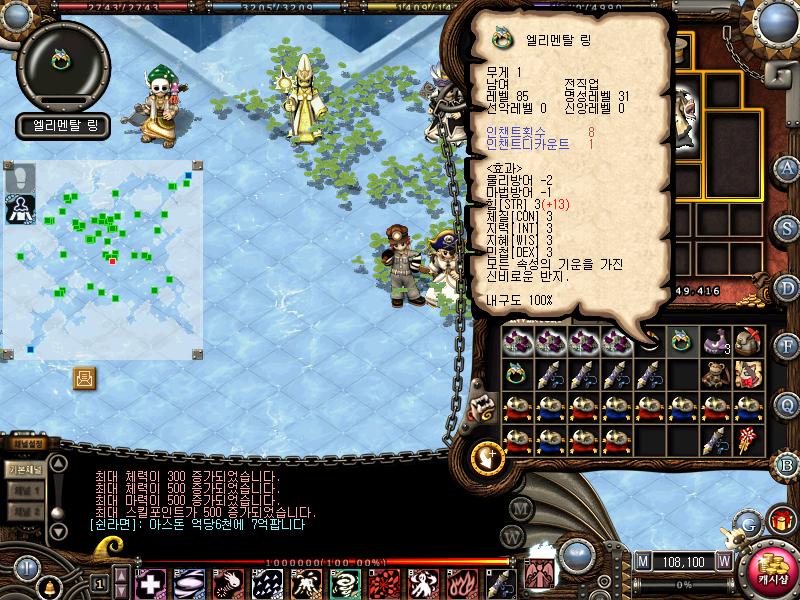Click the round Q shortcut button
The height and width of the screenshot is (600, 800).
(x=788, y=405)
